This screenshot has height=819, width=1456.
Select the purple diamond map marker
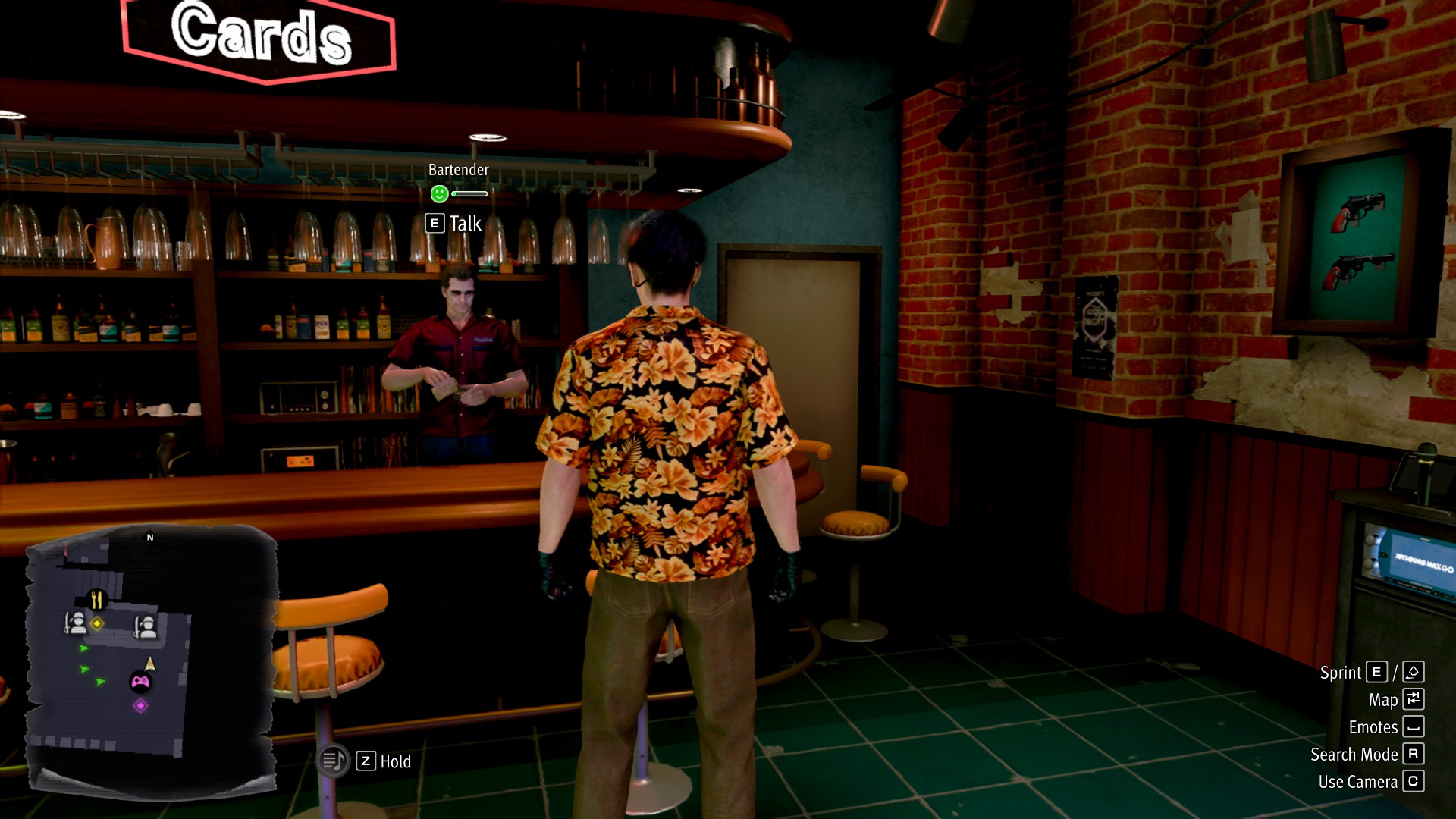pos(140,706)
